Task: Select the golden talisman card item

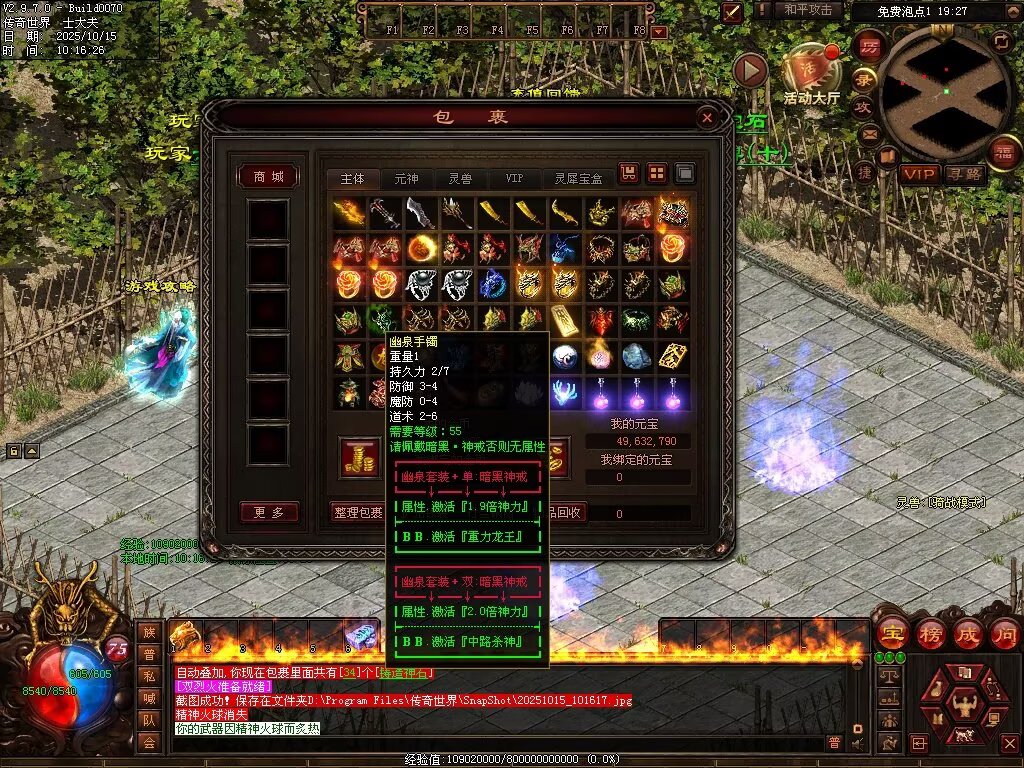Action: click(673, 354)
